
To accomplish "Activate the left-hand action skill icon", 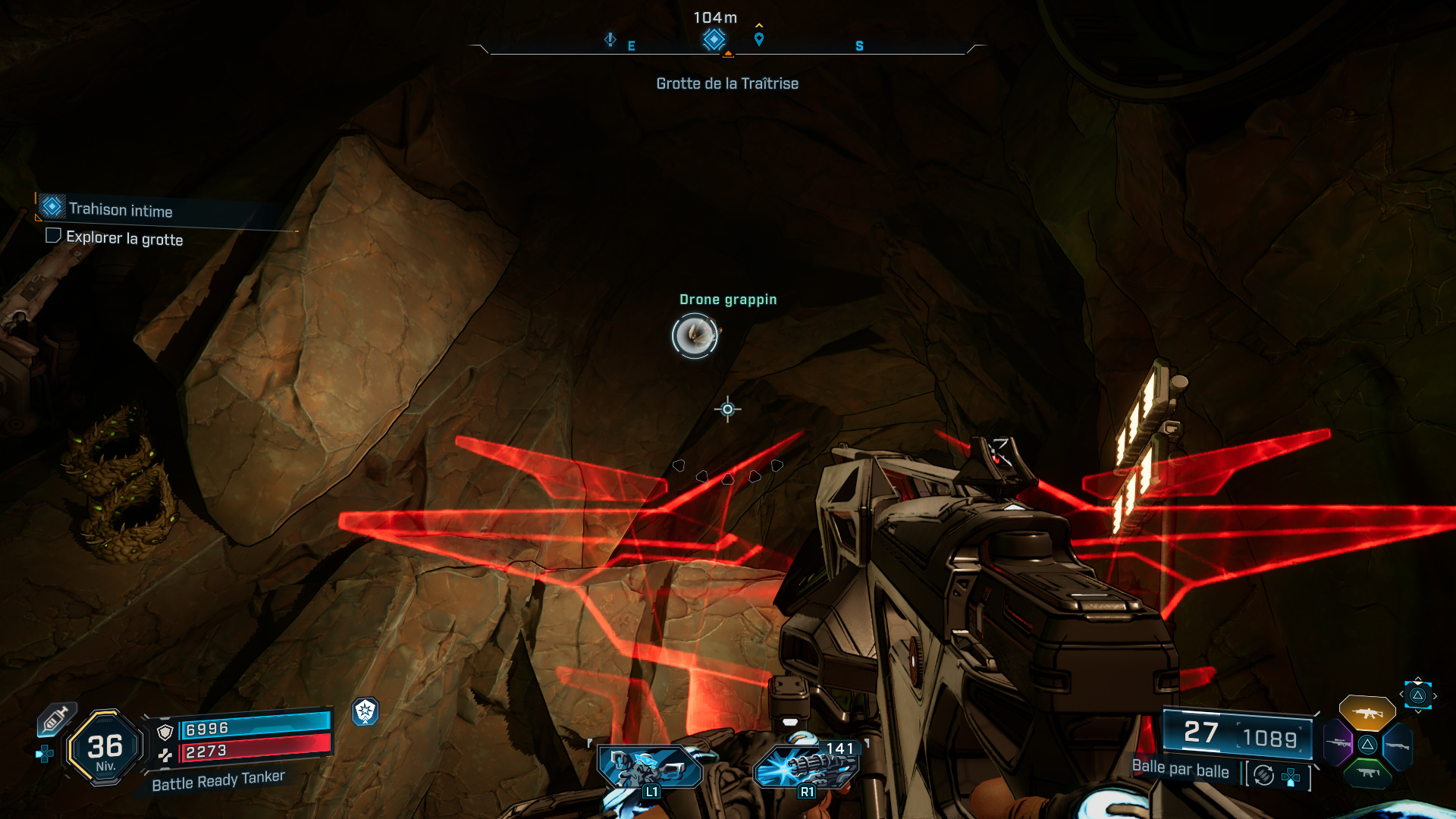I will (x=649, y=767).
